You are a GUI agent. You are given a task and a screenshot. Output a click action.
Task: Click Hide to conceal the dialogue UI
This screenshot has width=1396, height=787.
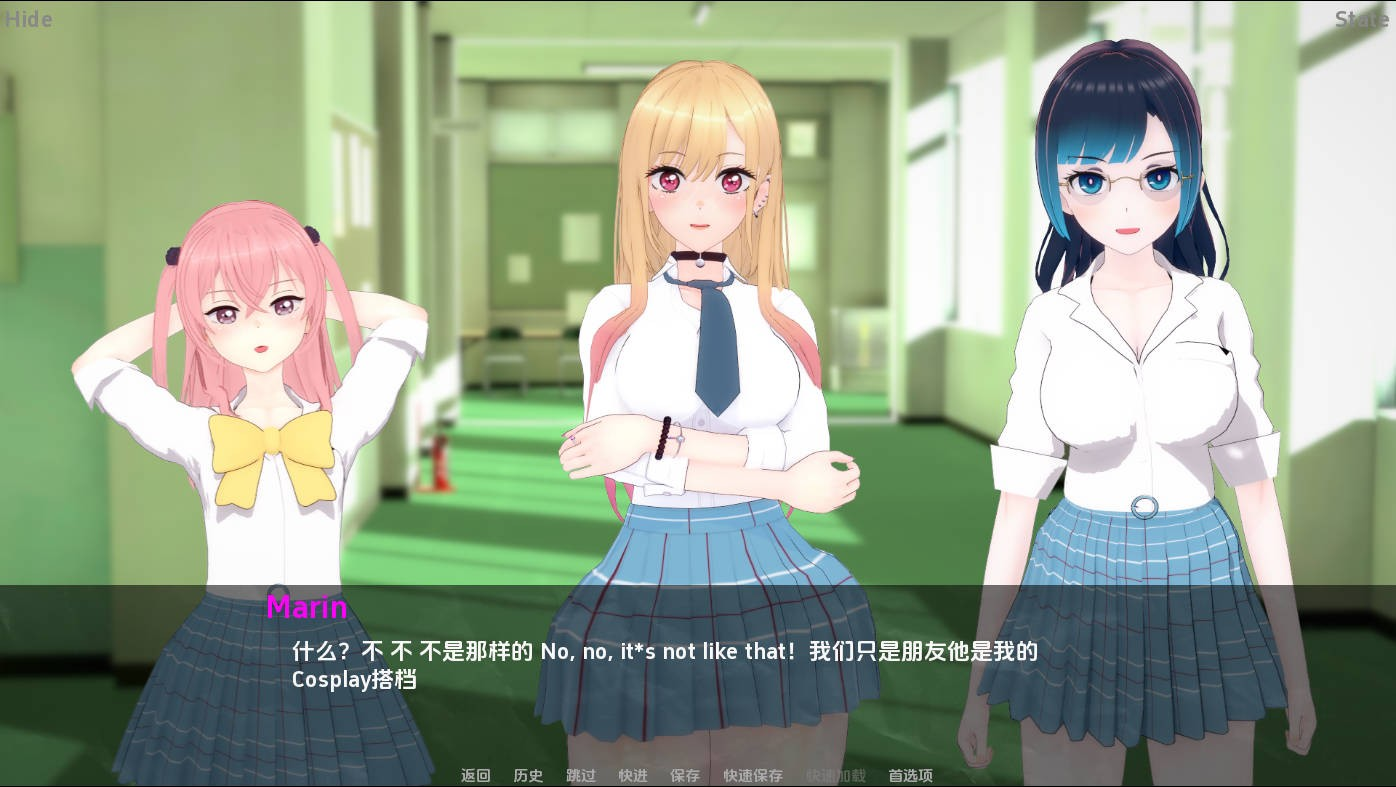[28, 19]
